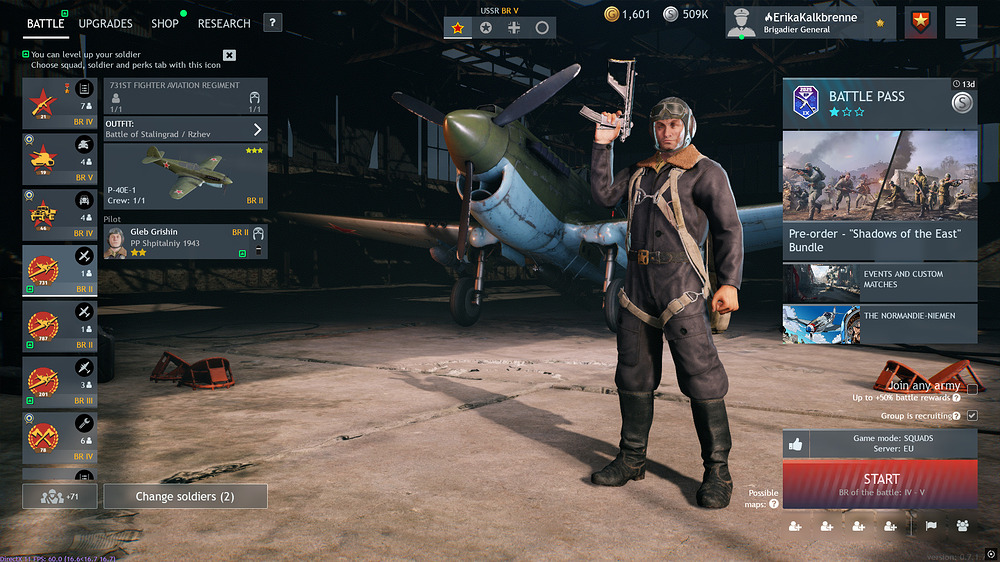
Task: Select pilot Gleb Grishin
Action: tap(185, 241)
